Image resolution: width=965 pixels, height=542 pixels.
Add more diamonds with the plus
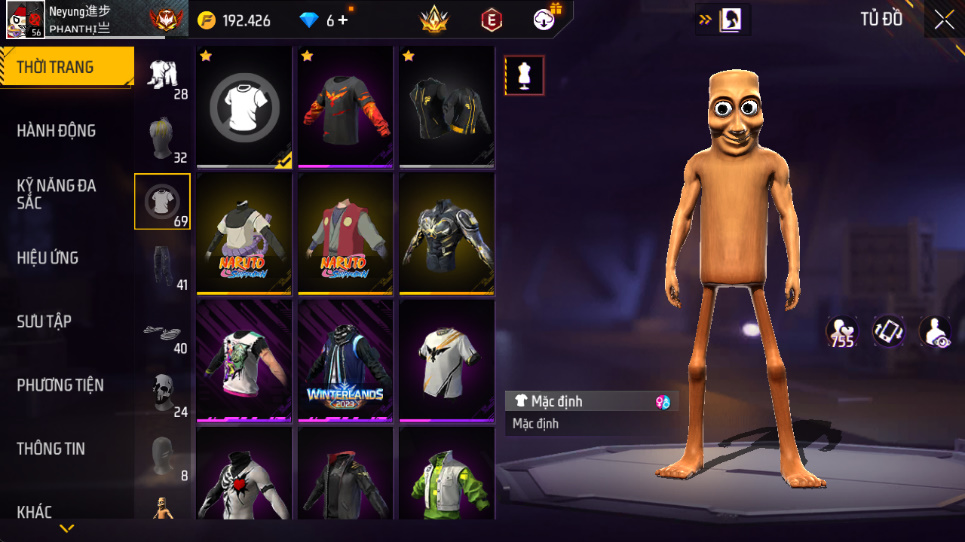[x=344, y=21]
